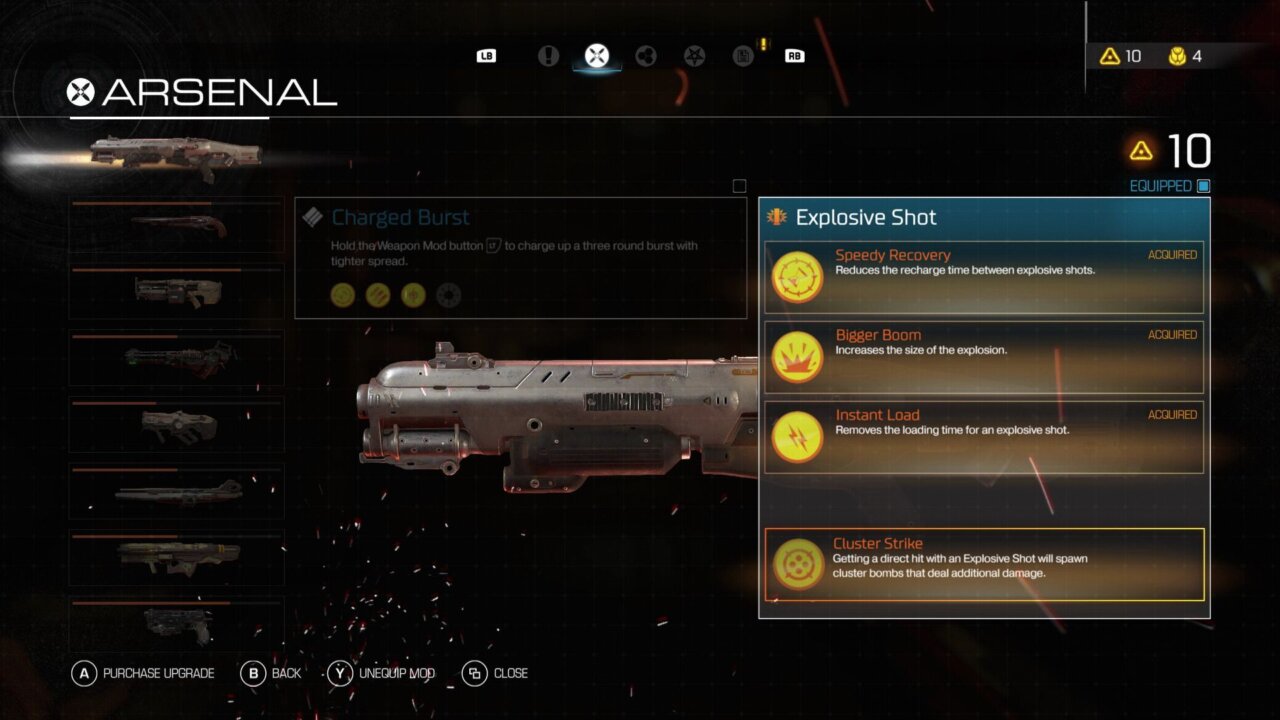Select the combat shotgun at top of list
The image size is (1280, 720).
pos(176,155)
